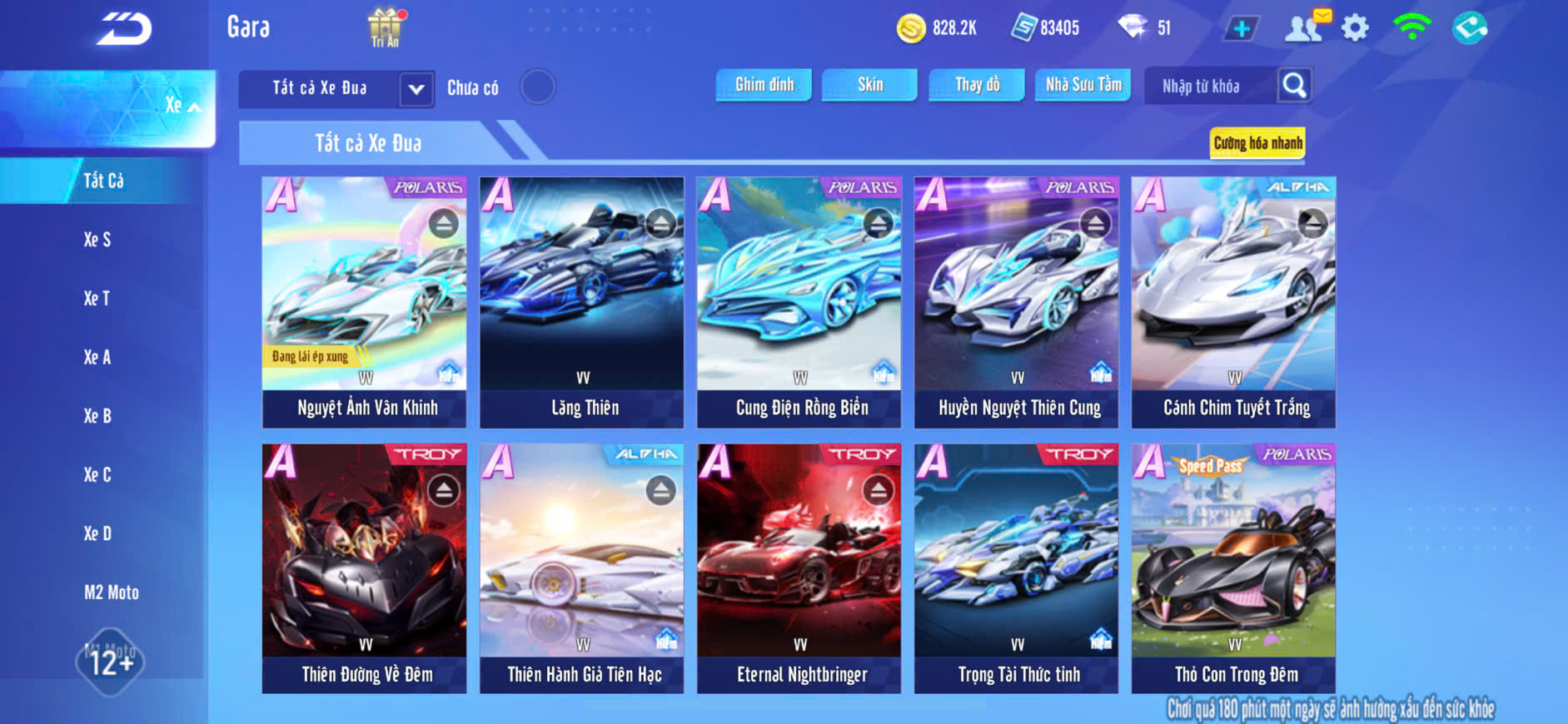The width and height of the screenshot is (1568, 724).
Task: Show the M2 Moto category
Action: [x=111, y=593]
